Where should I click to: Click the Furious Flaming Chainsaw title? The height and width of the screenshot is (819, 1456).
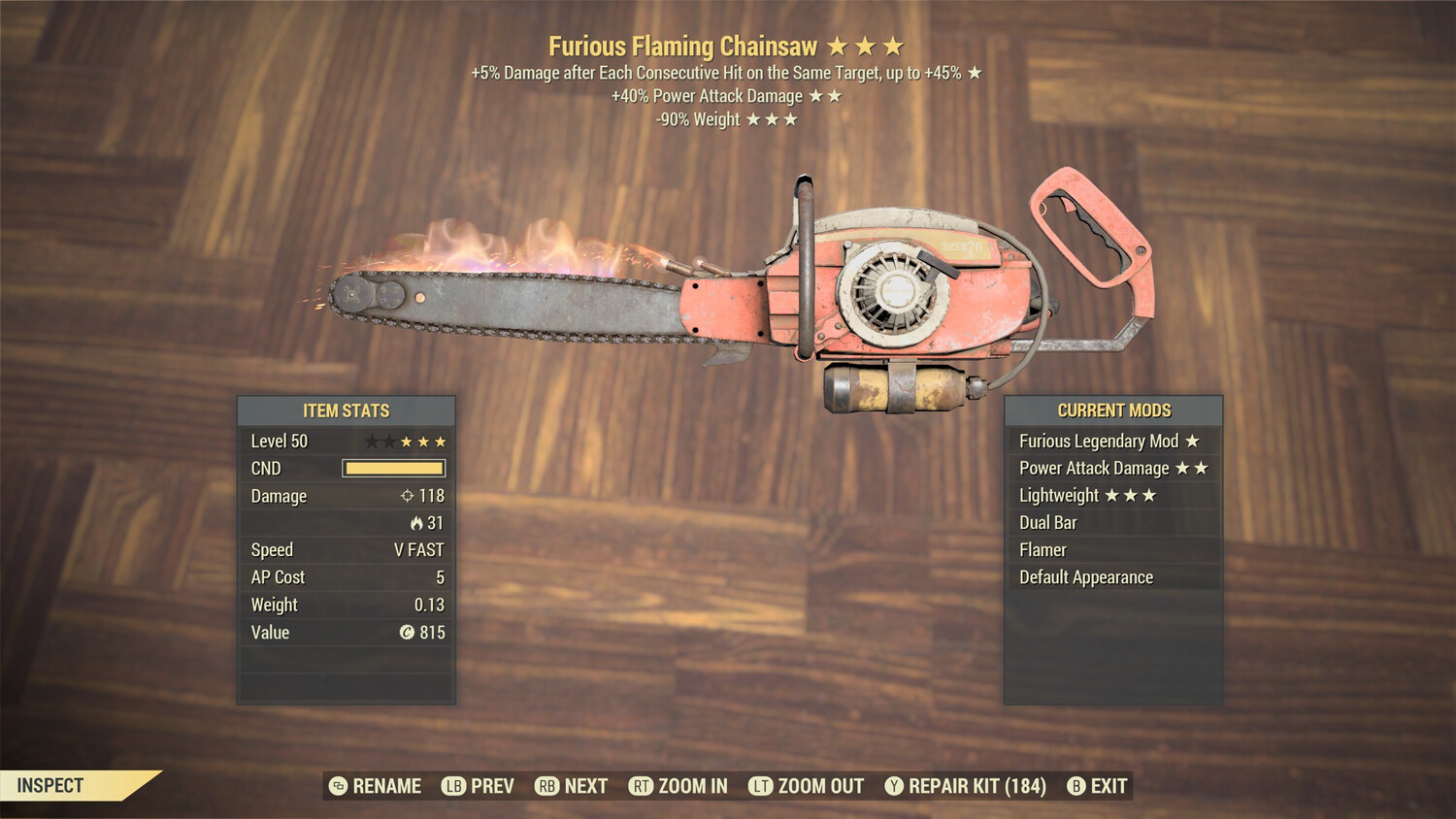click(684, 46)
